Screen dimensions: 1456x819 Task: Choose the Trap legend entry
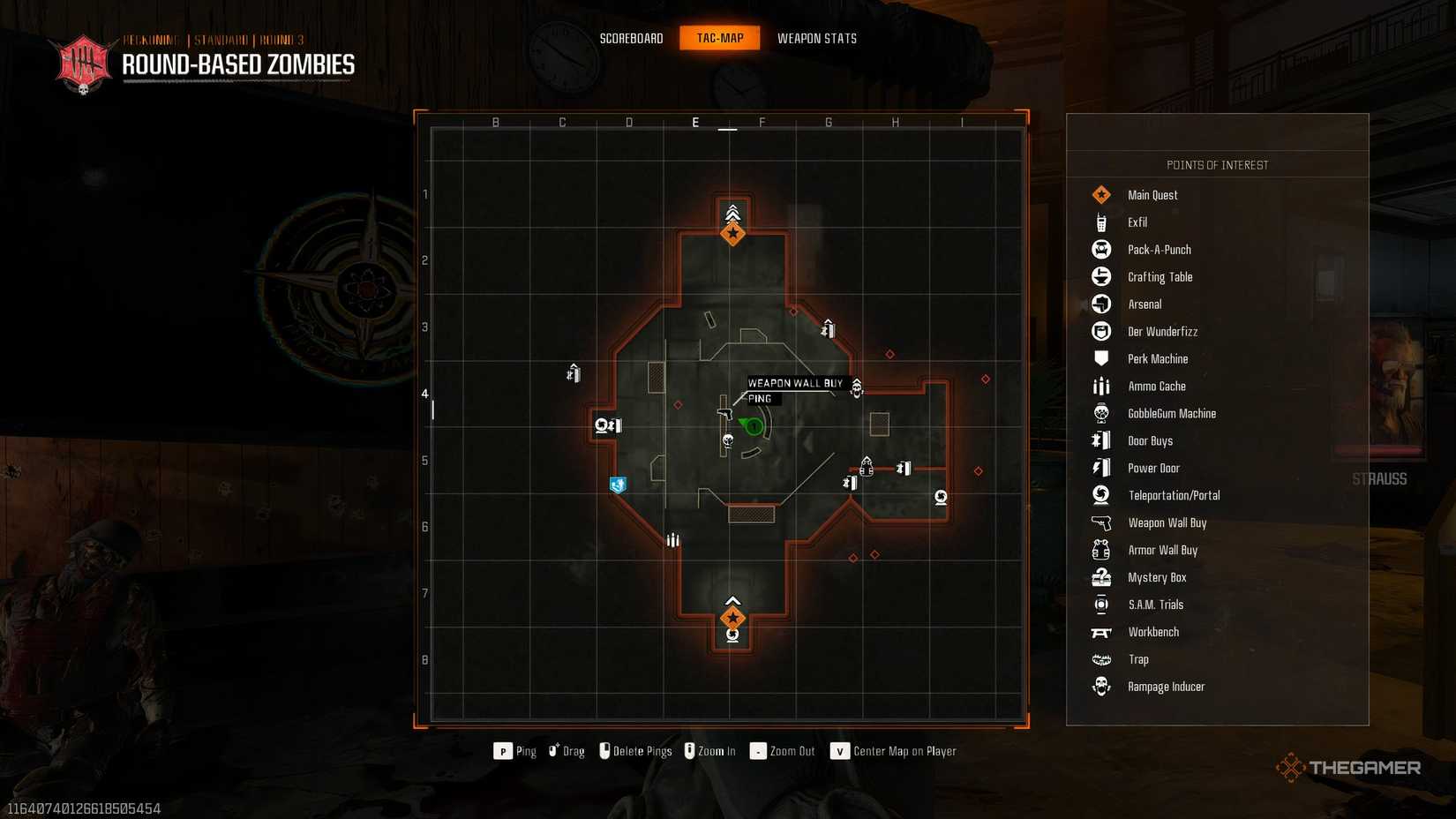(x=1137, y=659)
